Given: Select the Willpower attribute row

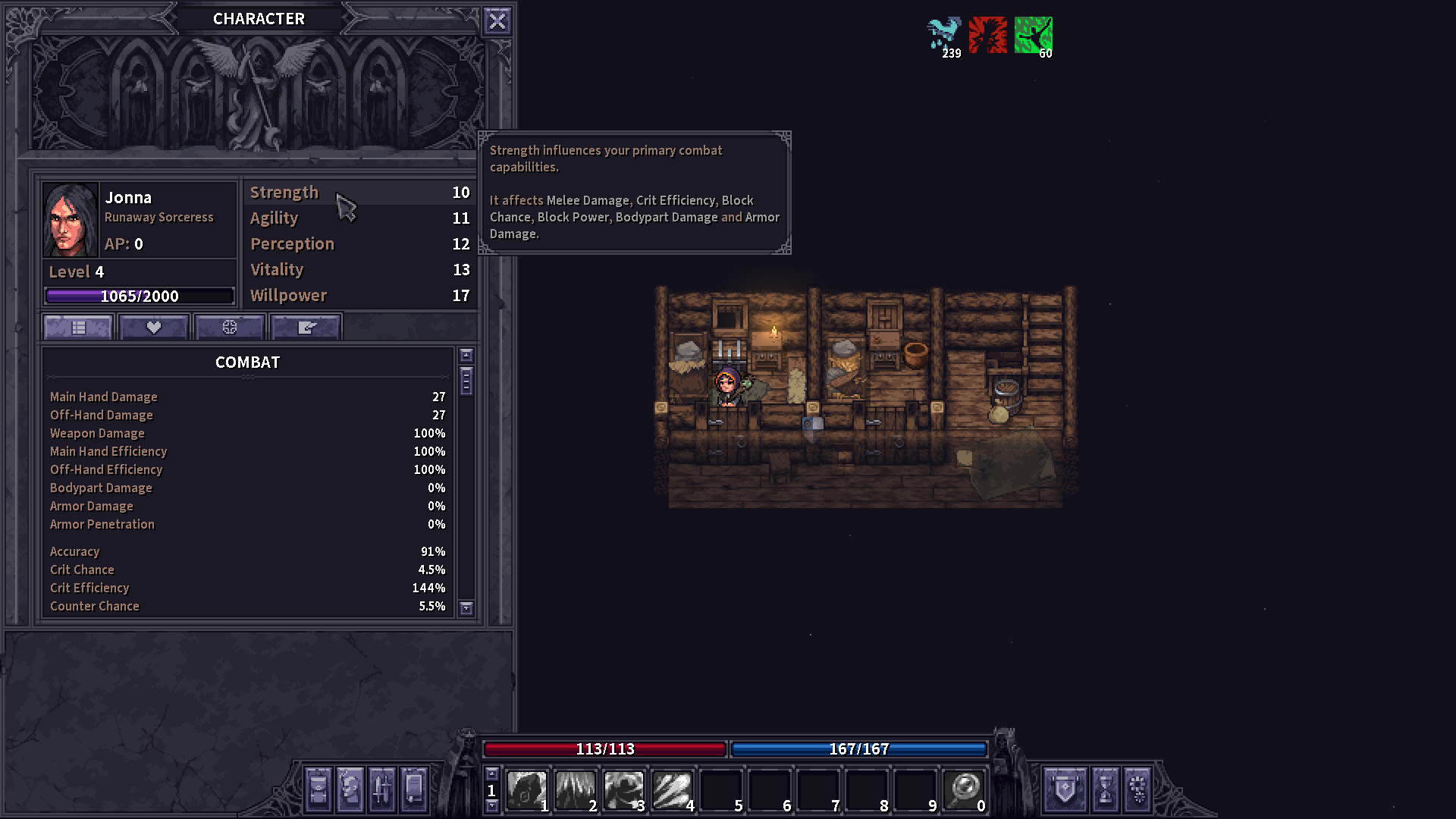Looking at the screenshot, I should pos(359,296).
